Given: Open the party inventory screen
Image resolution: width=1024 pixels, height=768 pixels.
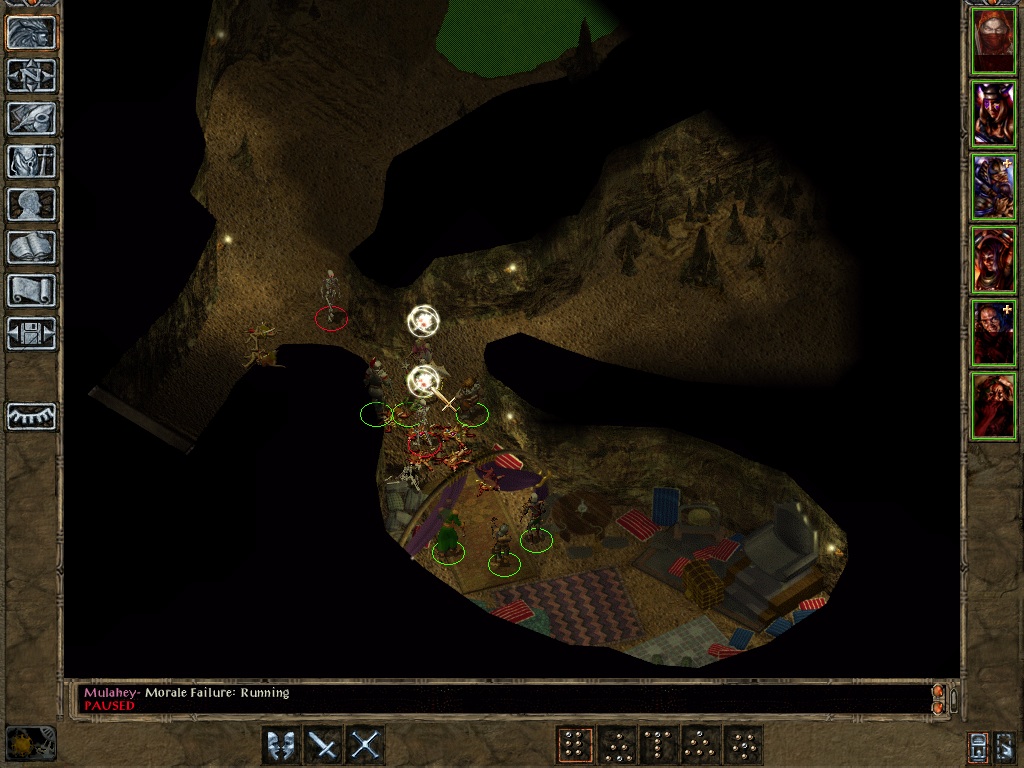Looking at the screenshot, I should pos(32,161).
